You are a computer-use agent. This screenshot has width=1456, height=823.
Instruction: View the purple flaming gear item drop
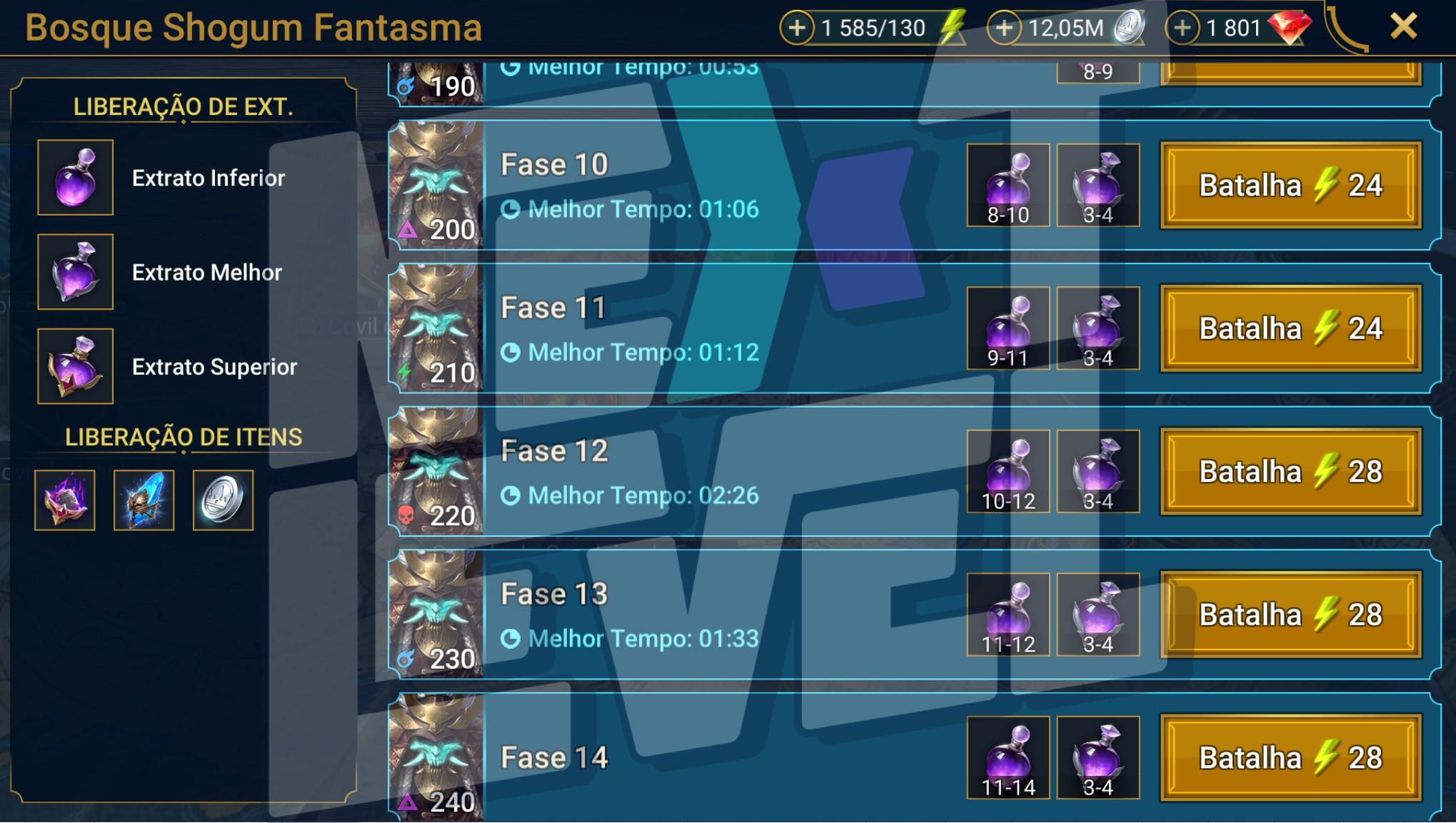tap(64, 500)
